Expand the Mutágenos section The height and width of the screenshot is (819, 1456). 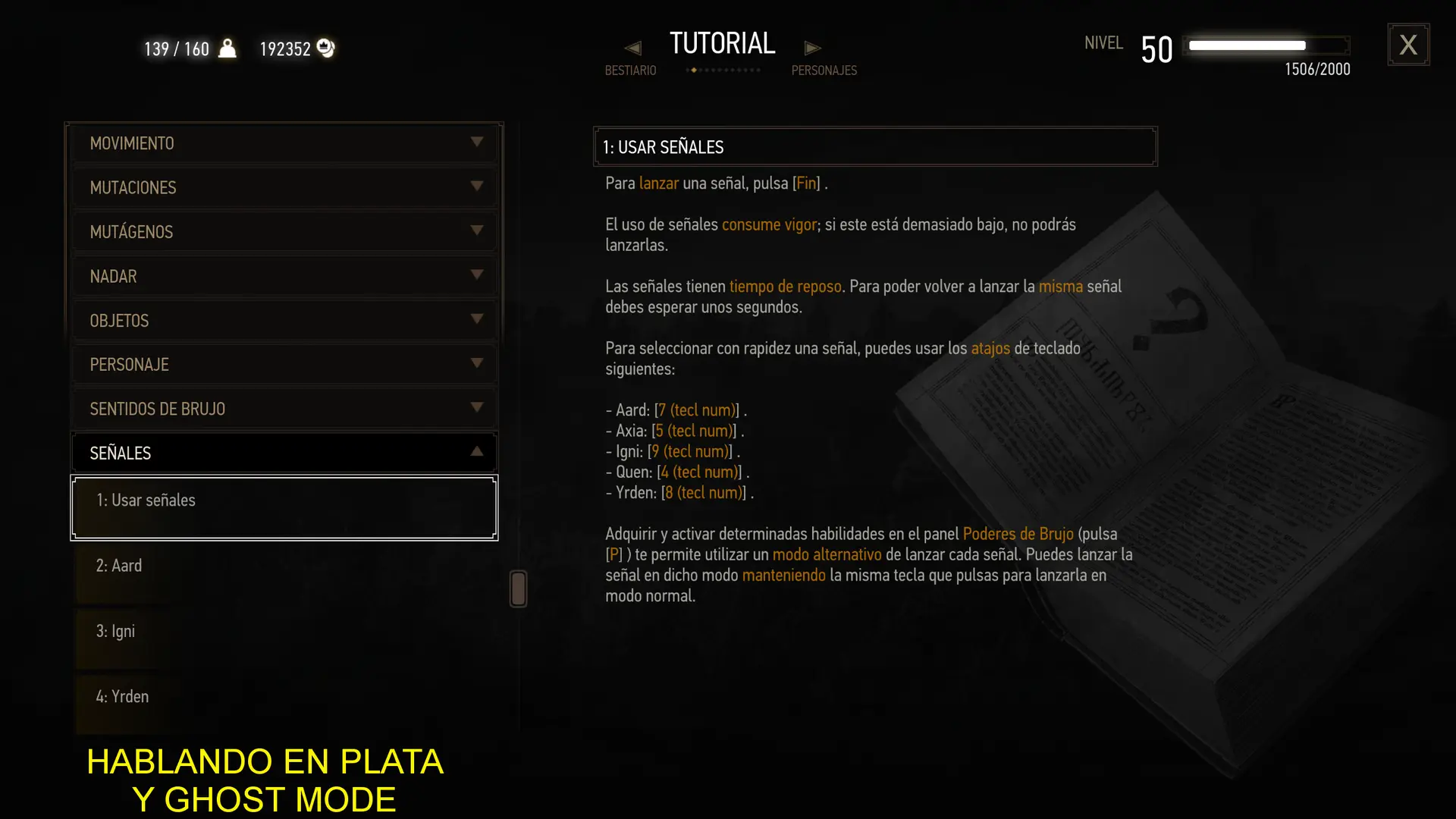tap(284, 231)
